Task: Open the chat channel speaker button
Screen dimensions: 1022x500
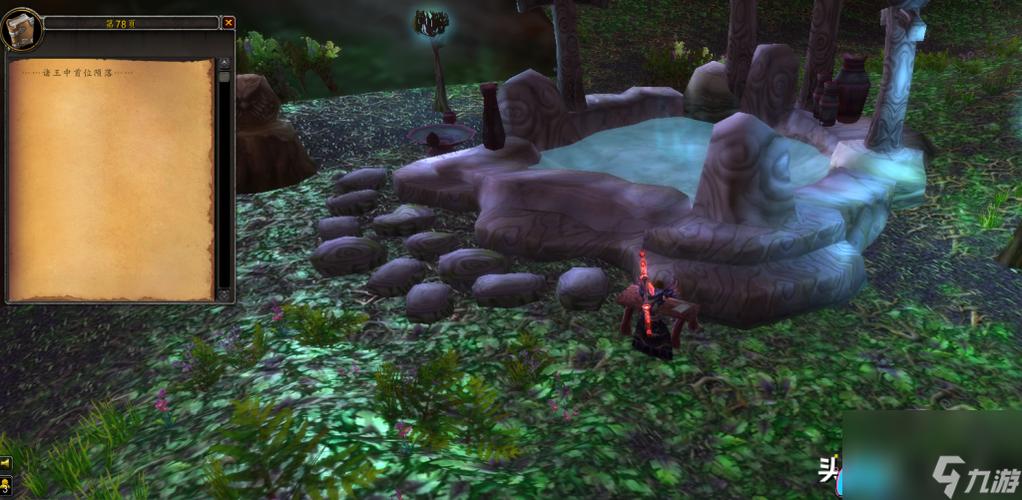Action: point(5,463)
